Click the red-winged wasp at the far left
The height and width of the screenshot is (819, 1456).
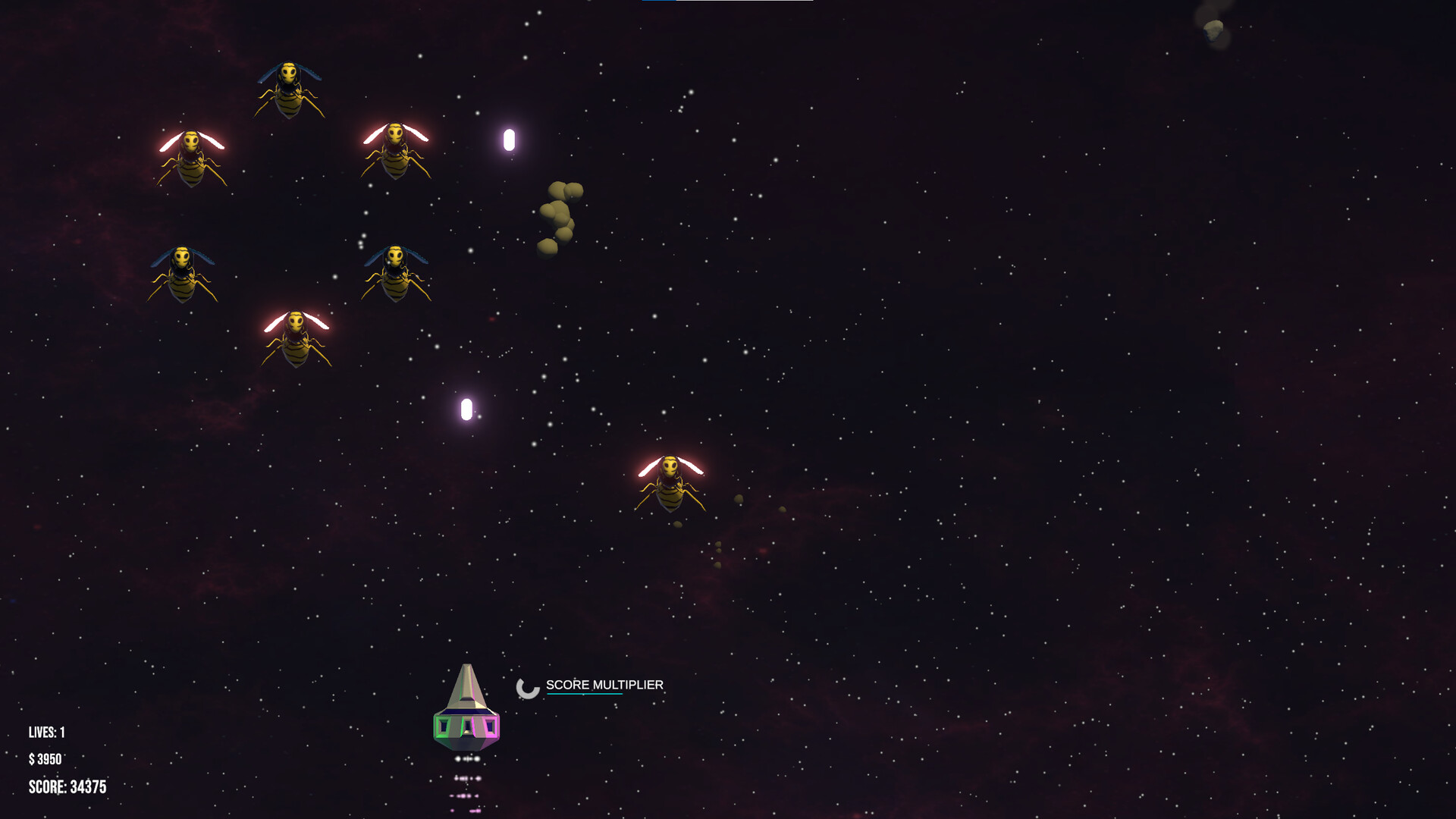click(x=190, y=155)
